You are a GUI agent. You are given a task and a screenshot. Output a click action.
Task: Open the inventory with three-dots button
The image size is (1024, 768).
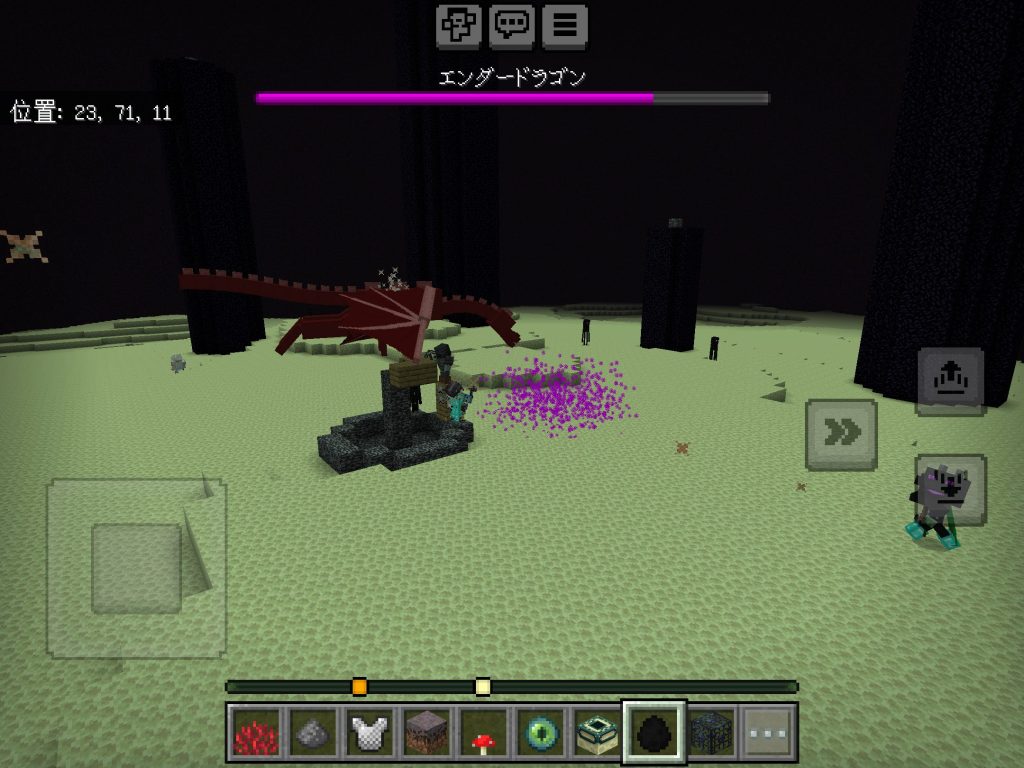tap(769, 733)
